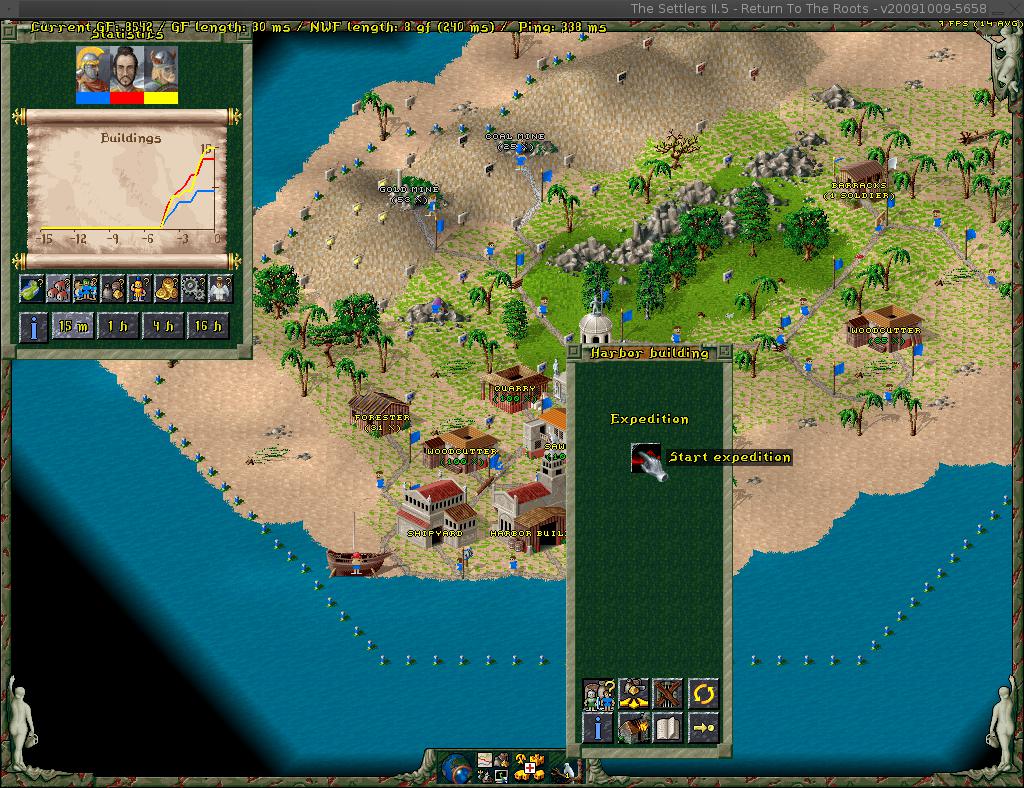Open the statistics info help button

33,326
